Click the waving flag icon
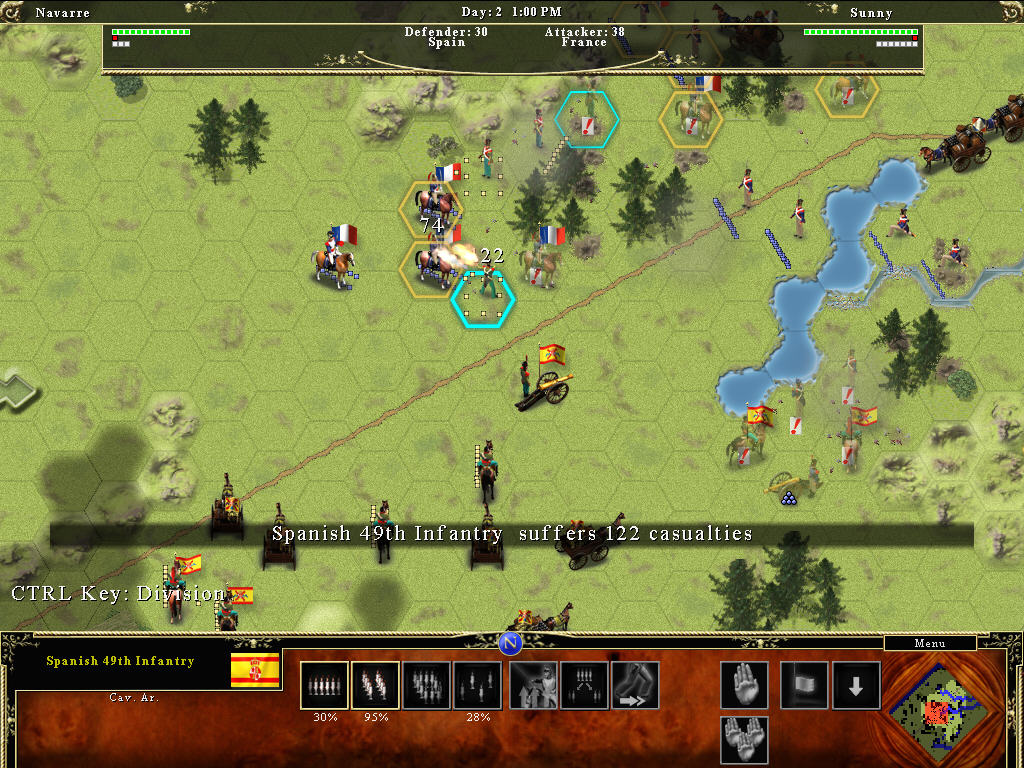 coord(804,685)
